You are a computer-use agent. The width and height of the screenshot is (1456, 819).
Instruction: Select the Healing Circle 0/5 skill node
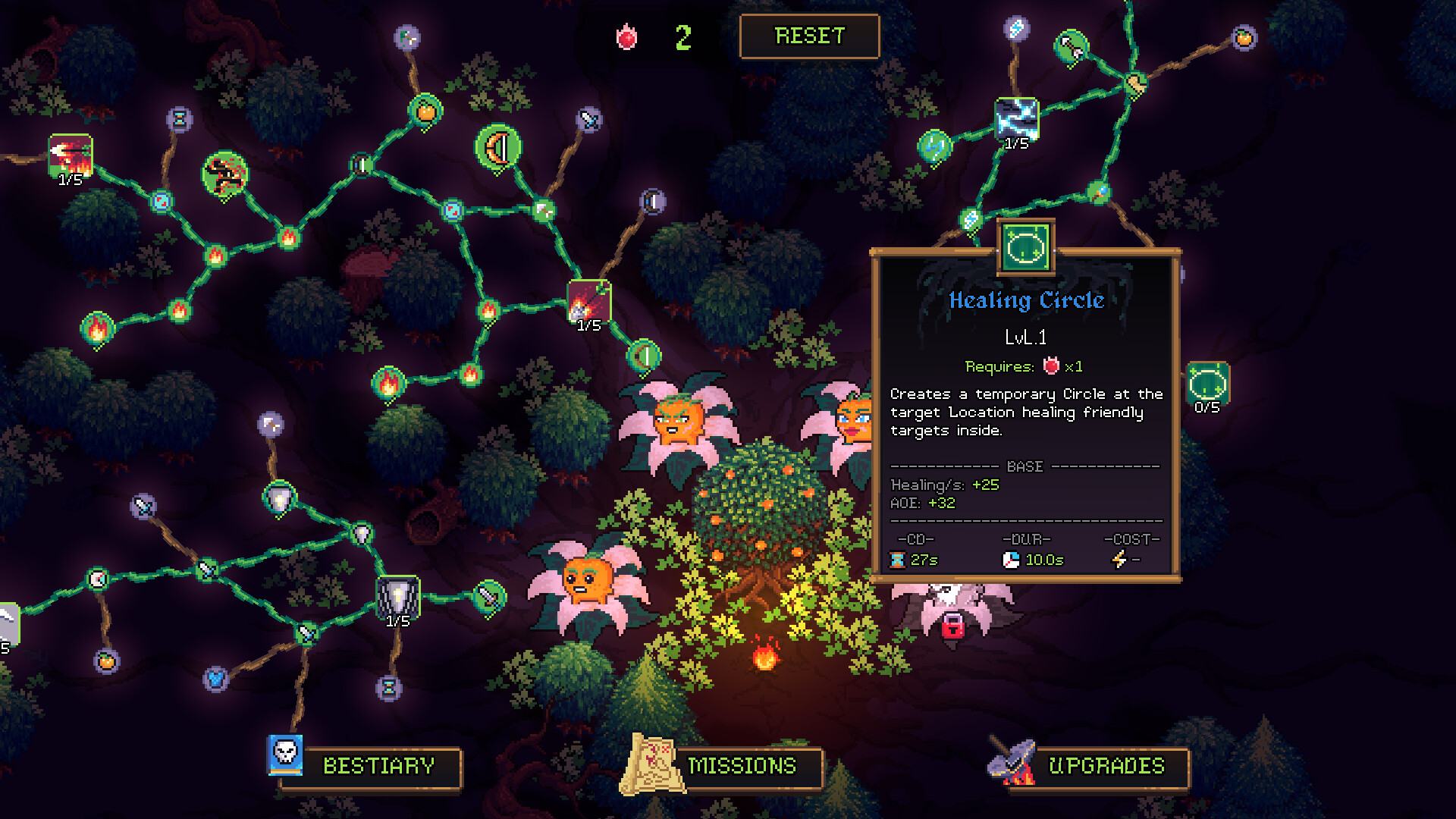(x=1207, y=383)
